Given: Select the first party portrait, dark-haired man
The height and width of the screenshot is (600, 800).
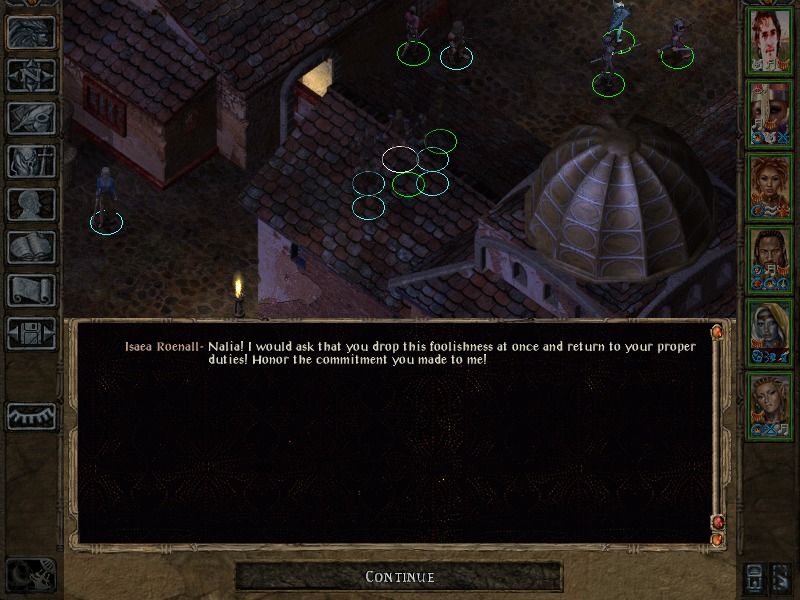Looking at the screenshot, I should click(x=770, y=41).
